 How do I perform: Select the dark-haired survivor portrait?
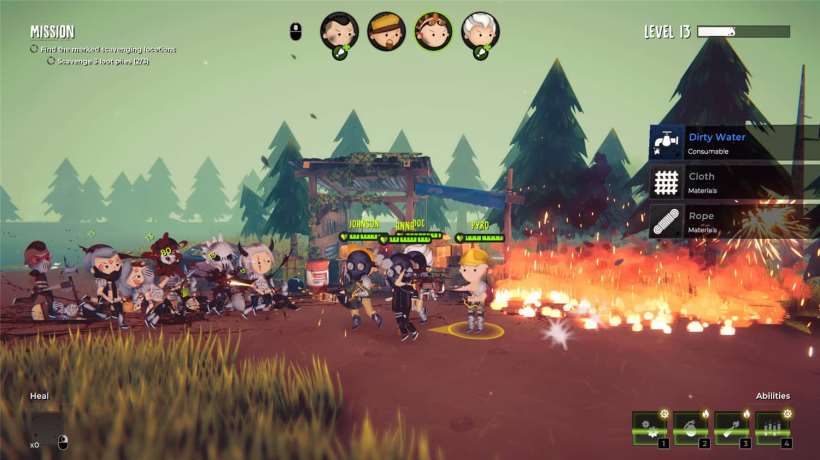coord(339,31)
